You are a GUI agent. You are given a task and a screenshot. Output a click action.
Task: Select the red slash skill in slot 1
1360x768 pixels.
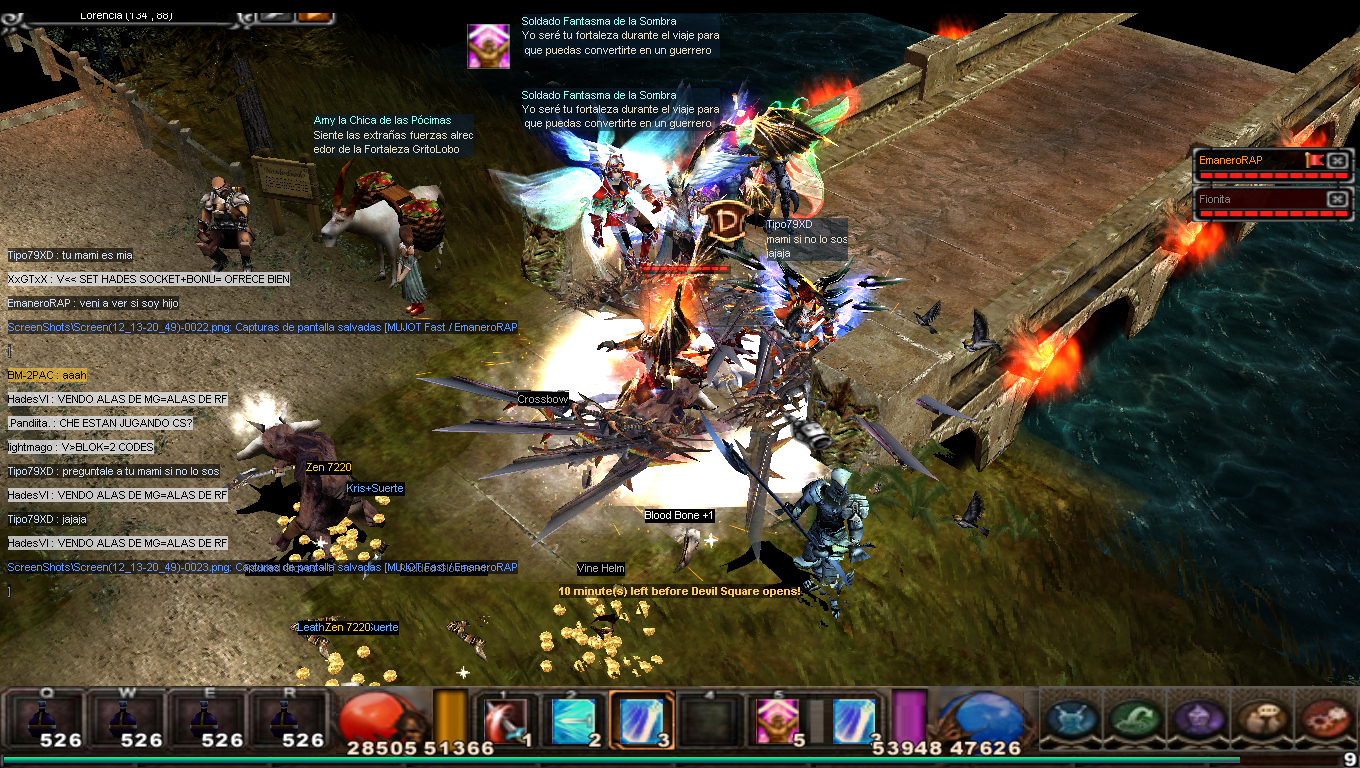pos(507,720)
